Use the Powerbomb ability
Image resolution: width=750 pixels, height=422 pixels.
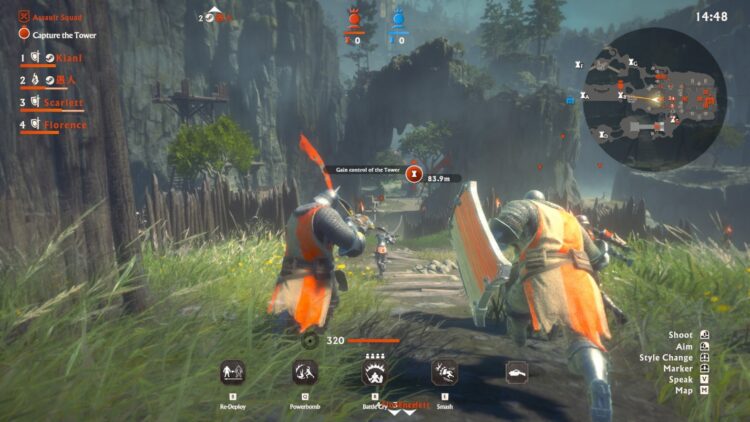pyautogui.click(x=305, y=373)
